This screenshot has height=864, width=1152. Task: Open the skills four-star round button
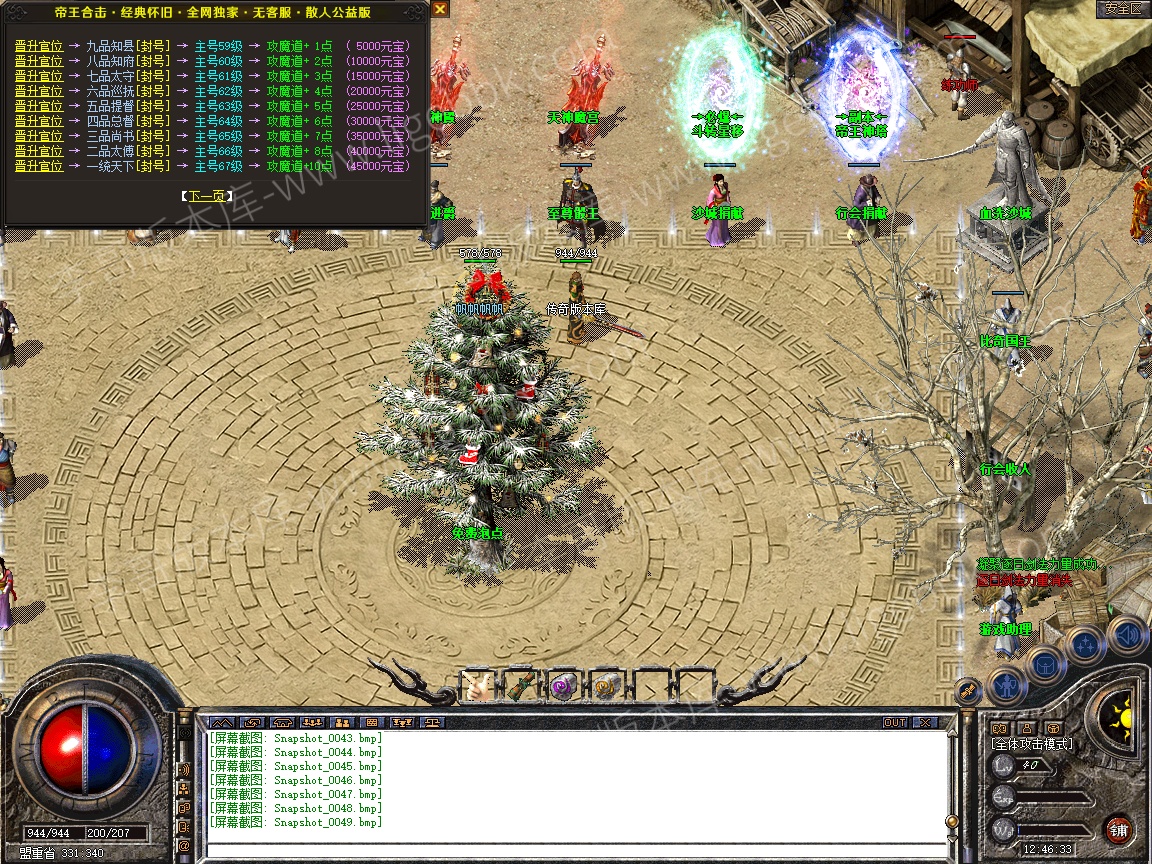pyautogui.click(x=1086, y=646)
